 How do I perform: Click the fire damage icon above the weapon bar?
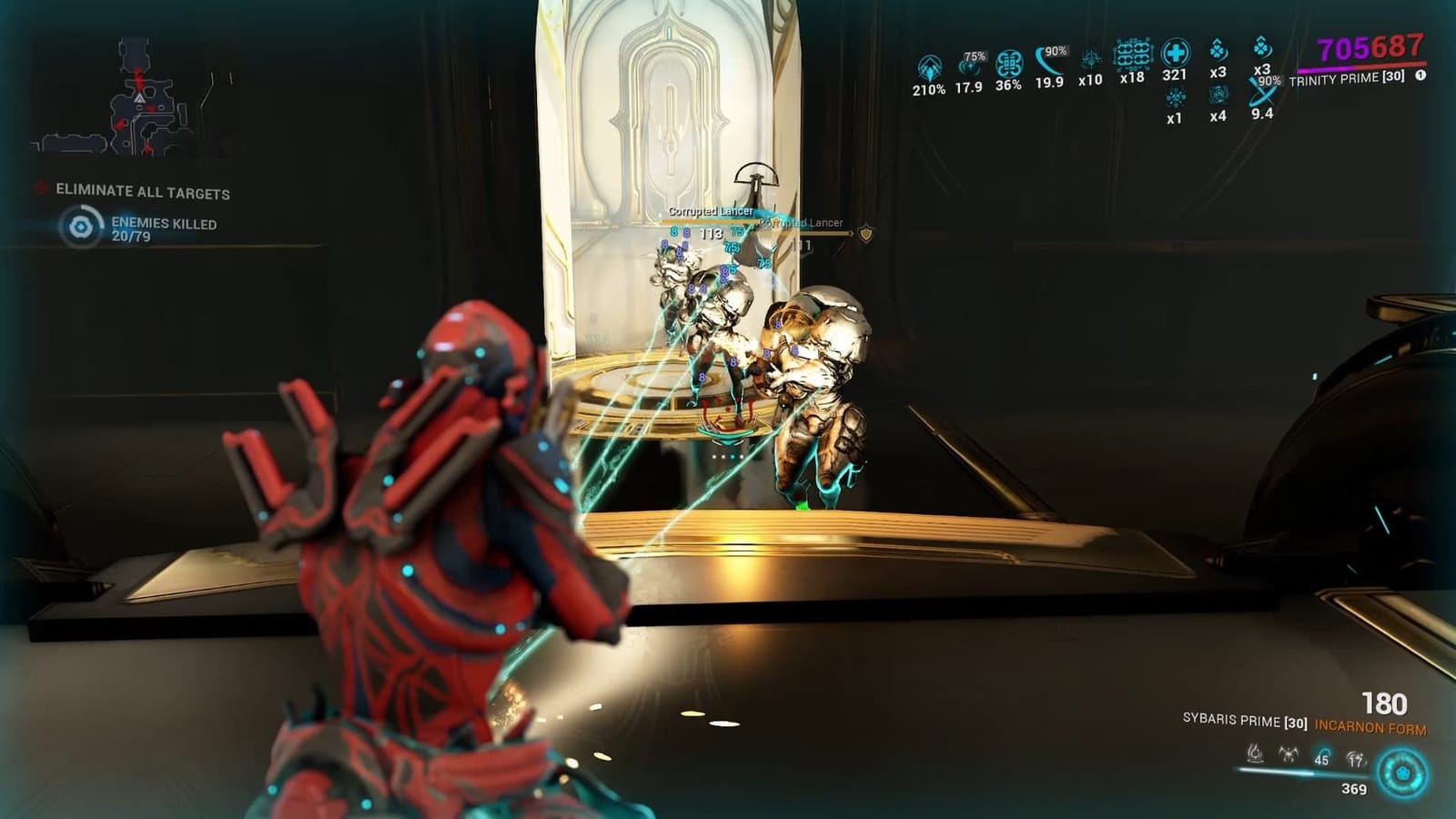pos(1256,753)
